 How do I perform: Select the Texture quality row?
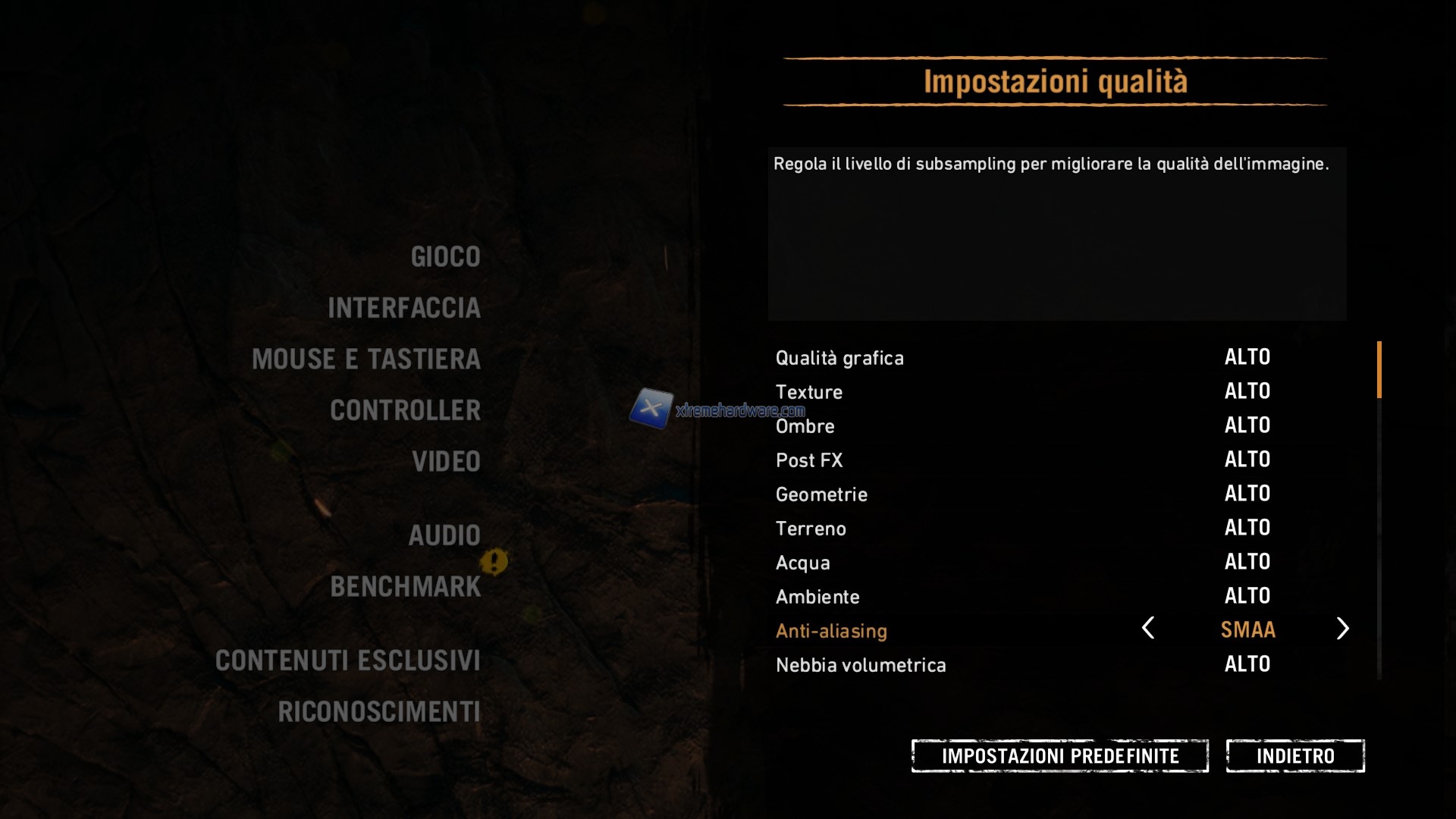coord(809,392)
